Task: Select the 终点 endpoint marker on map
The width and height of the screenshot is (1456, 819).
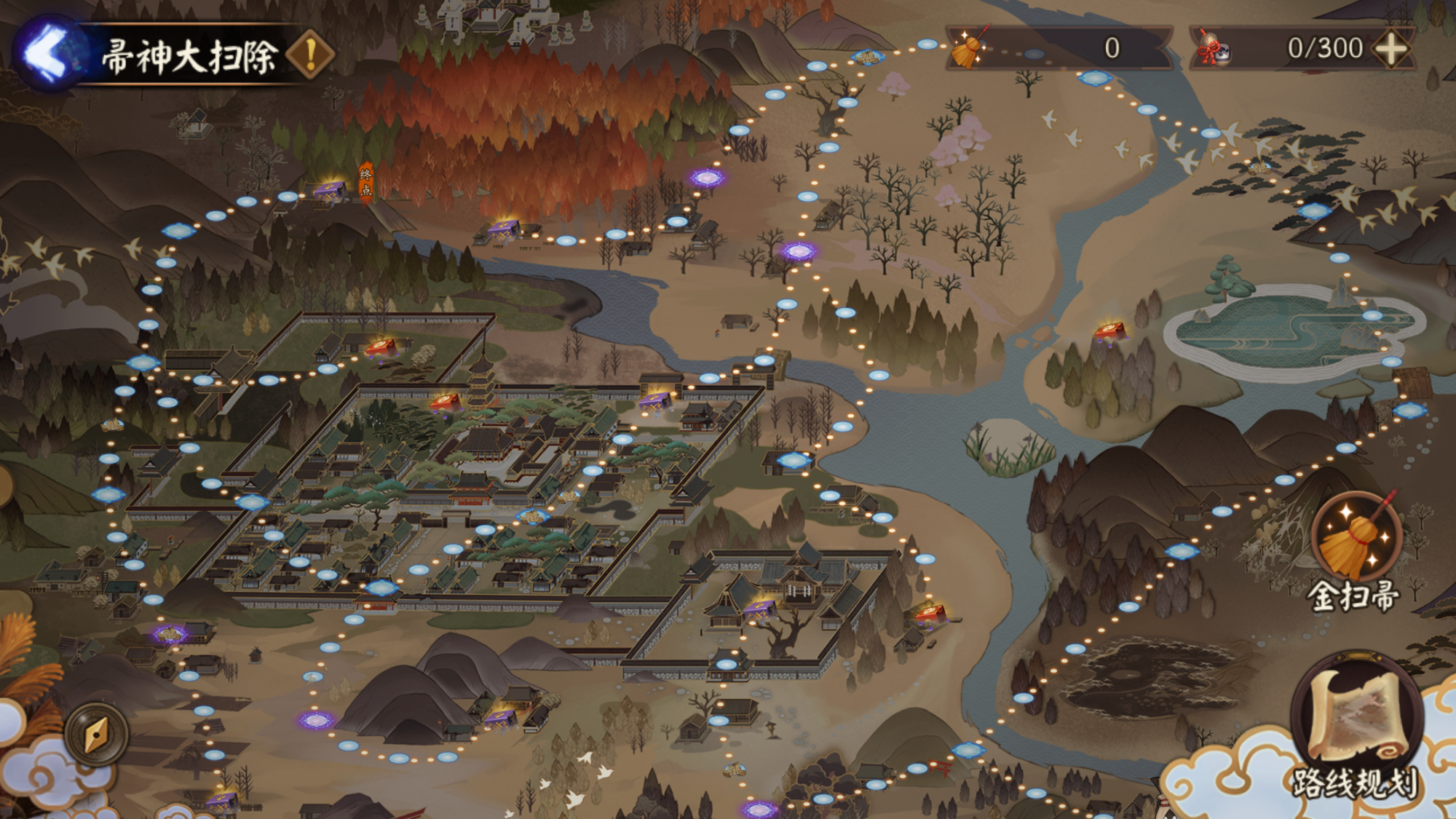Action: (365, 182)
